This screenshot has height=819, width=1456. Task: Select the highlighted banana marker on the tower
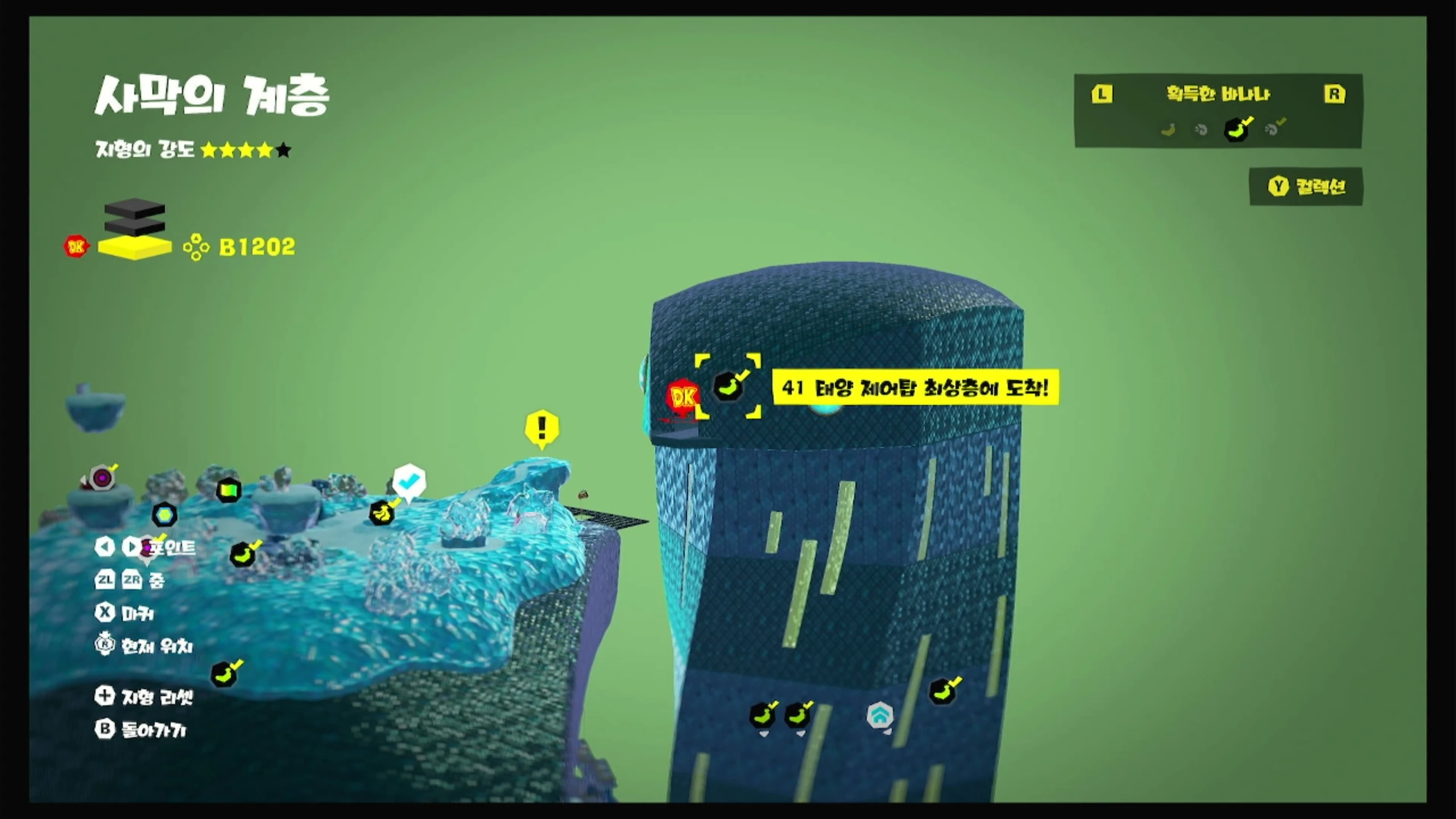click(728, 387)
